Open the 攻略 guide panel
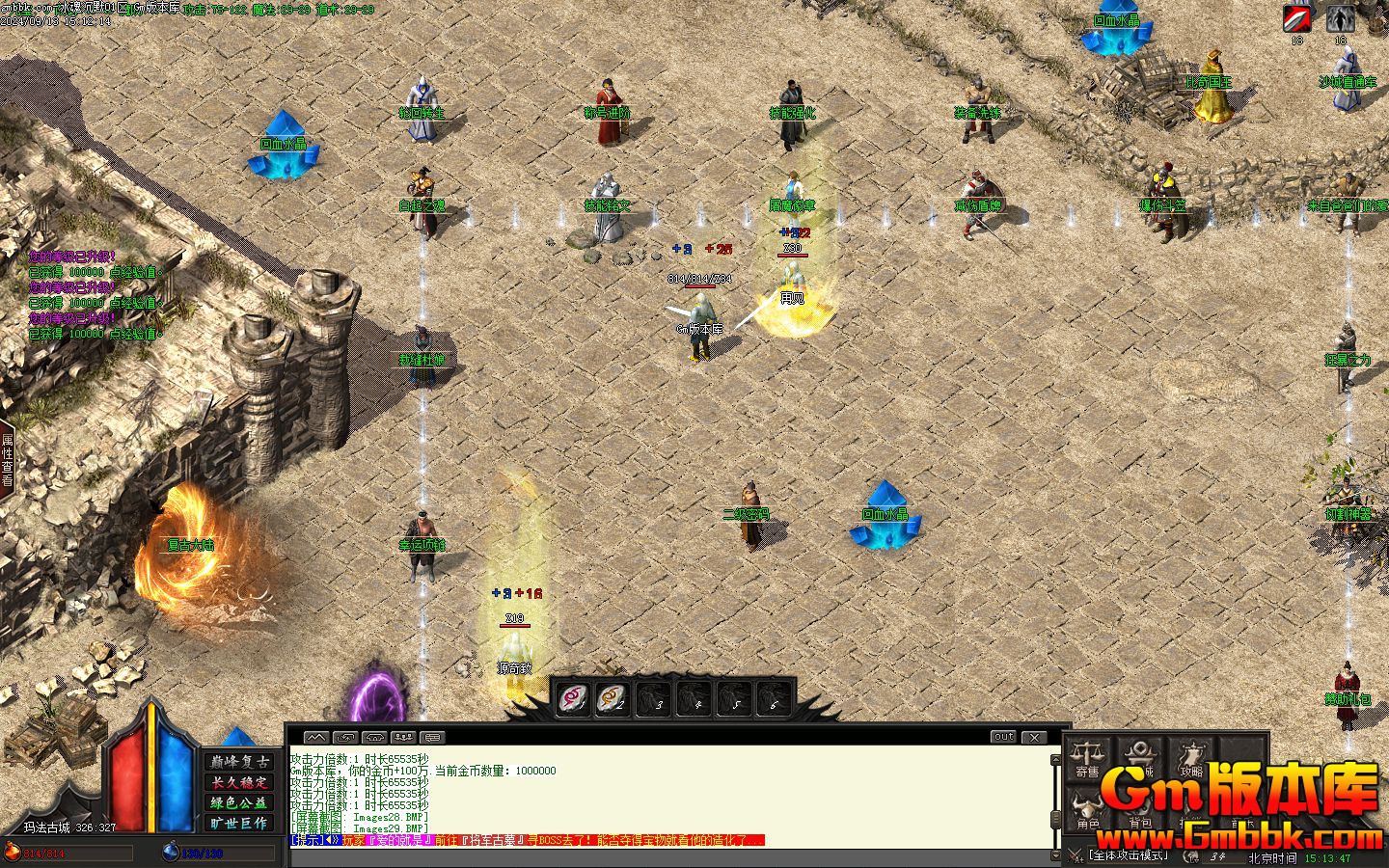The width and height of the screenshot is (1389, 868). pyautogui.click(x=1192, y=758)
